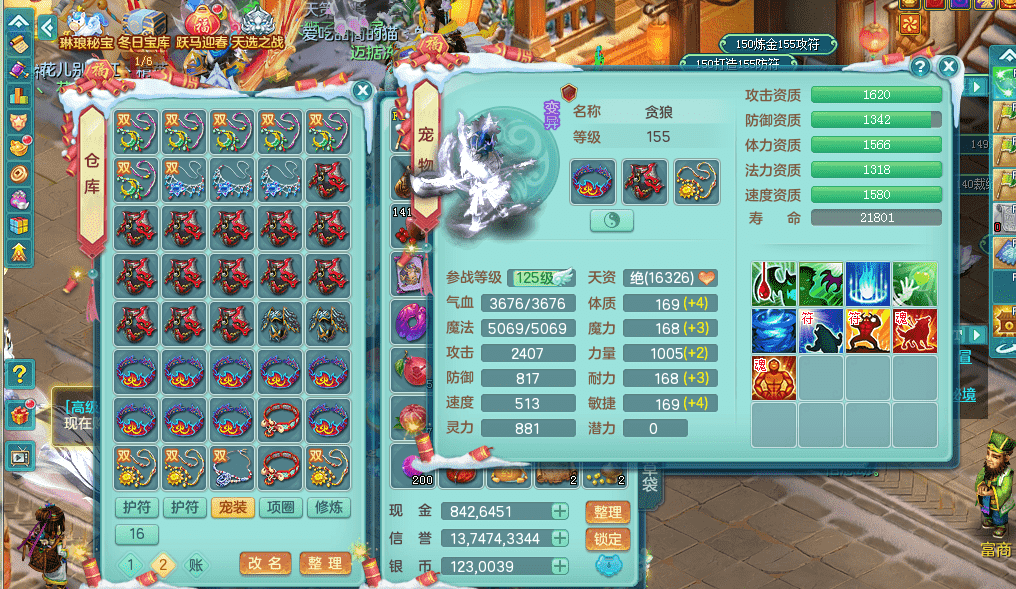Switch to the 修炼 warehouse tab
This screenshot has height=589, width=1016.
328,508
